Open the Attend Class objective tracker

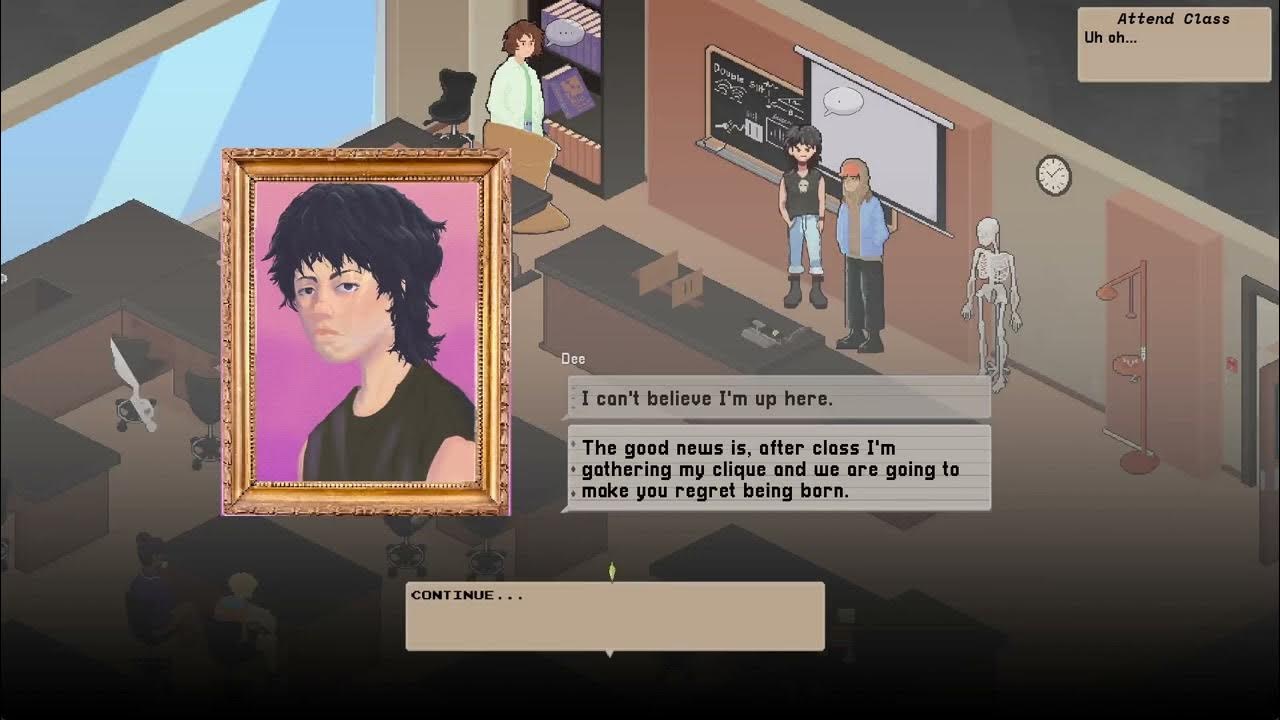(x=1173, y=43)
